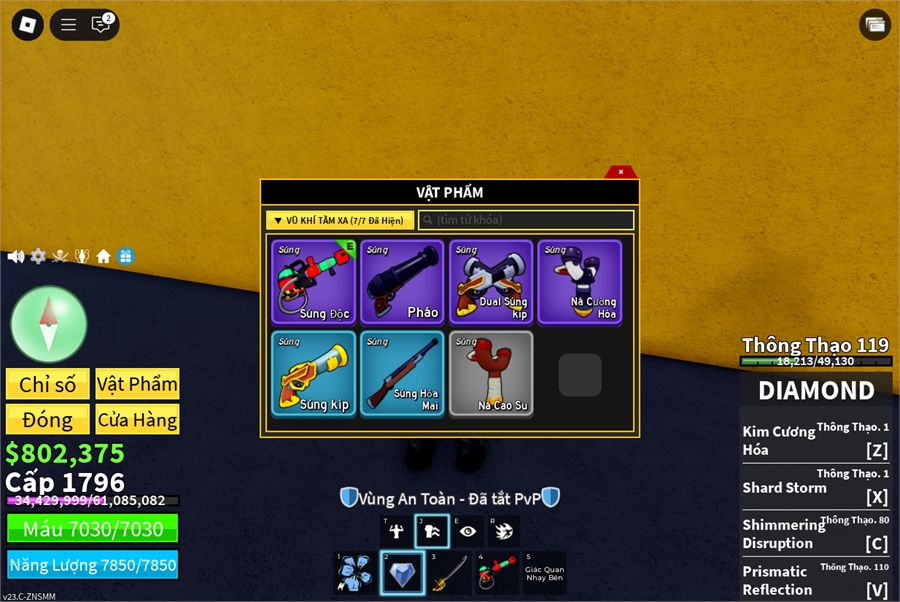The image size is (900, 602).
Task: Choose the Pháo cannon item
Action: pyautogui.click(x=403, y=282)
